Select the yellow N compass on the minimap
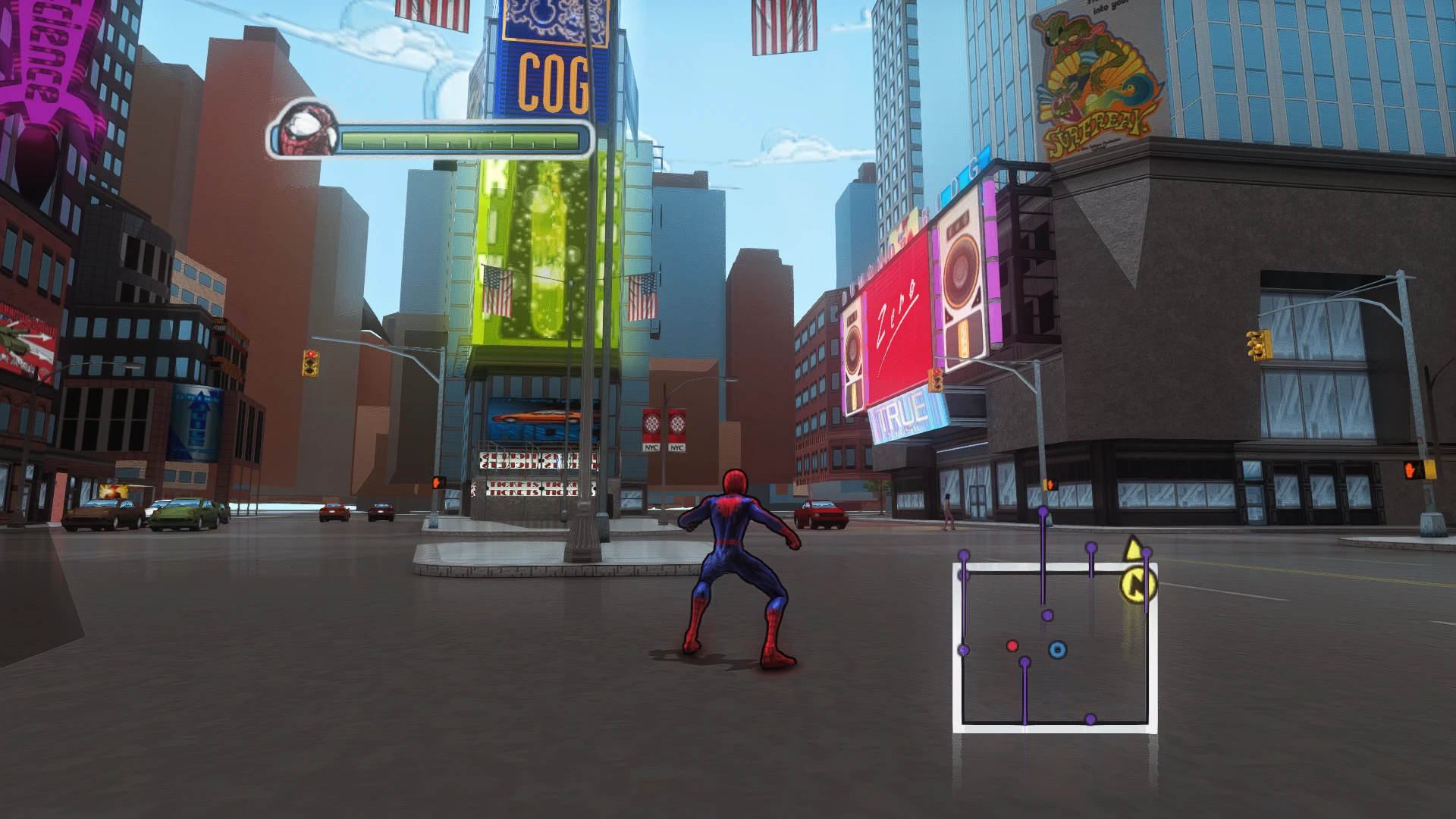This screenshot has width=1456, height=819. tap(1137, 584)
